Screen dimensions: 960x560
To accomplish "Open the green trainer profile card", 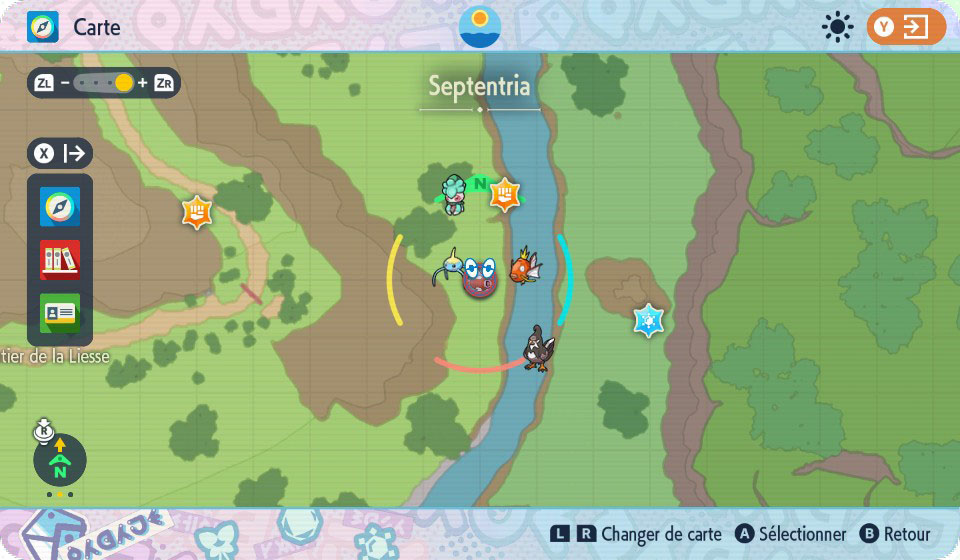I will point(60,313).
